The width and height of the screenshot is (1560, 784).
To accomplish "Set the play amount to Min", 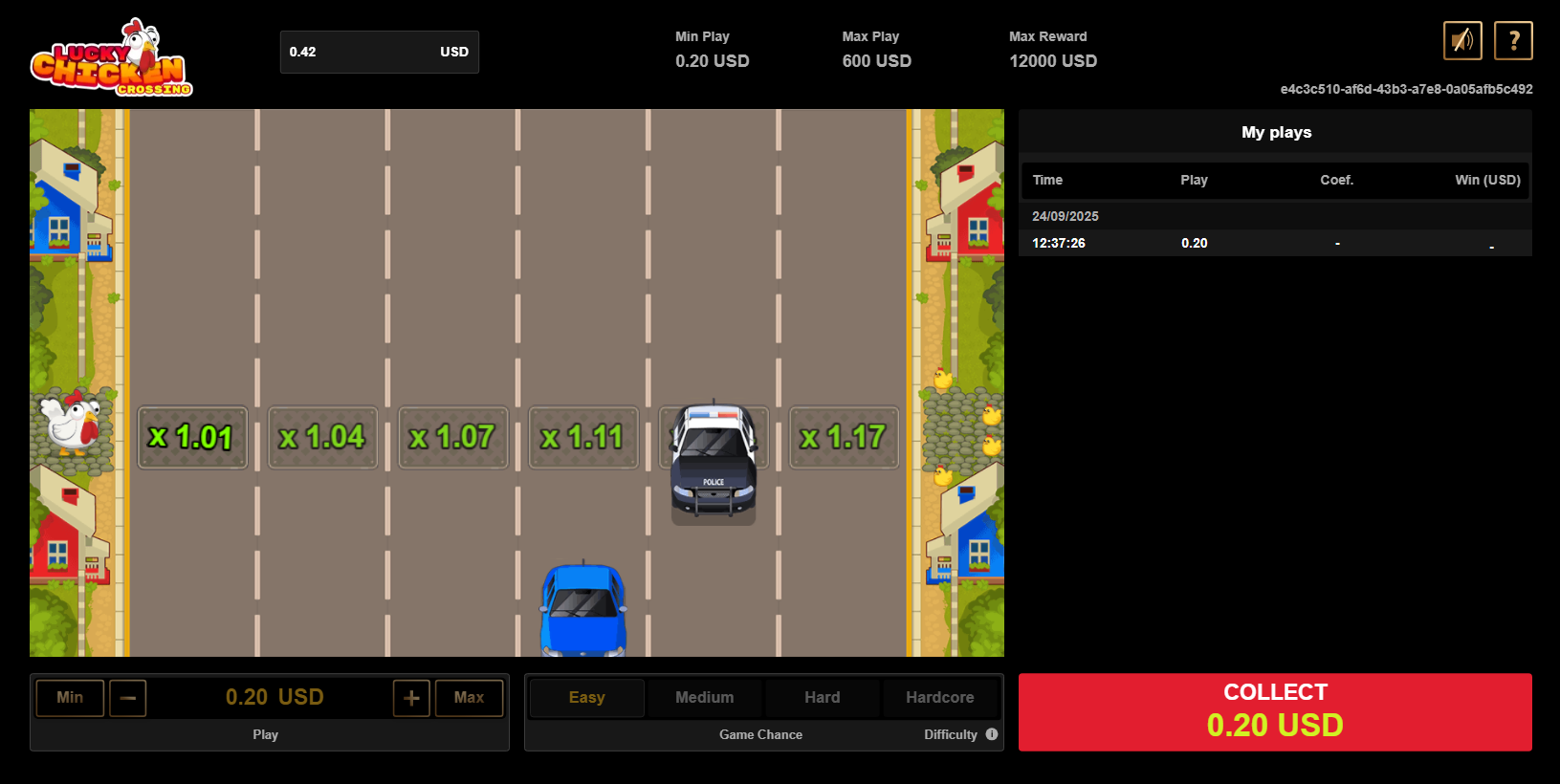I will click(x=70, y=698).
